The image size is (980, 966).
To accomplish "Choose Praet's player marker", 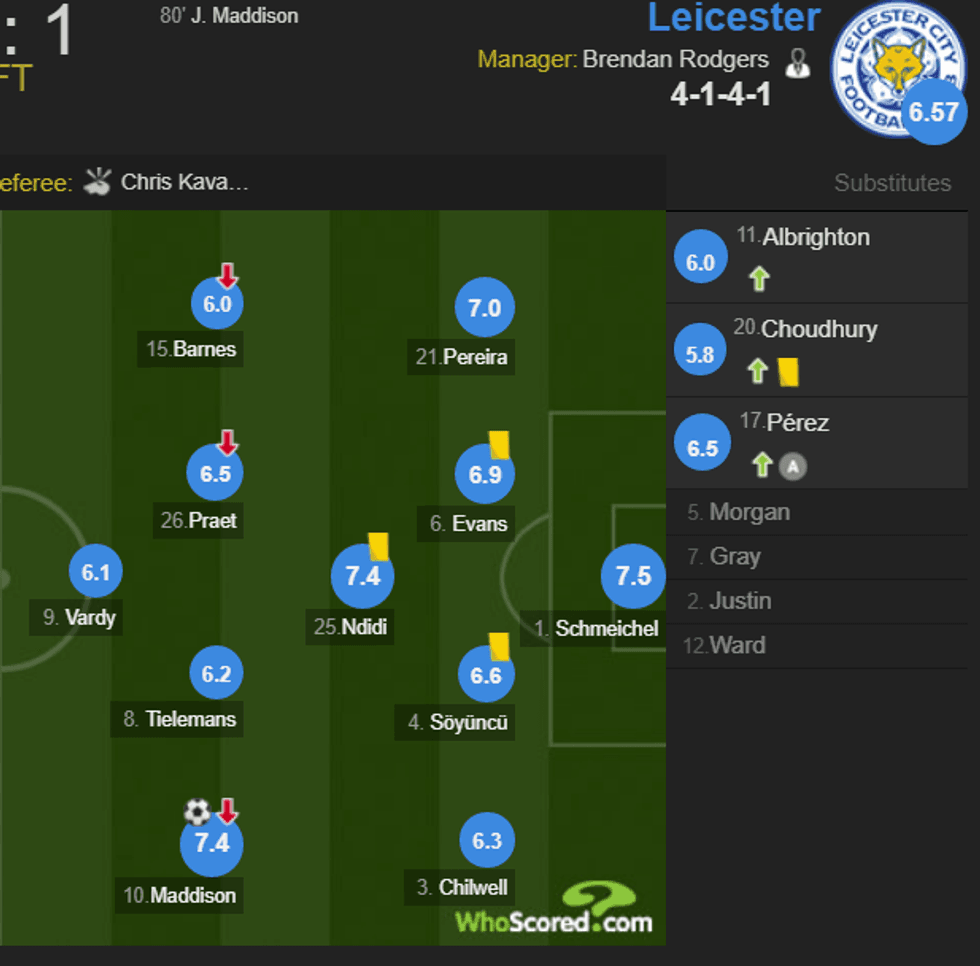I will [x=216, y=475].
